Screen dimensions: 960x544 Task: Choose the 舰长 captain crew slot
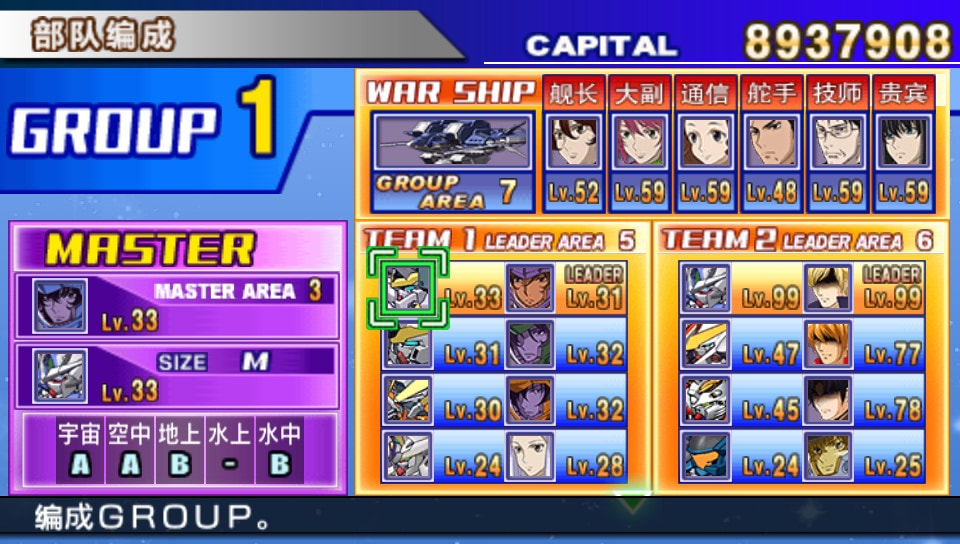[x=573, y=143]
